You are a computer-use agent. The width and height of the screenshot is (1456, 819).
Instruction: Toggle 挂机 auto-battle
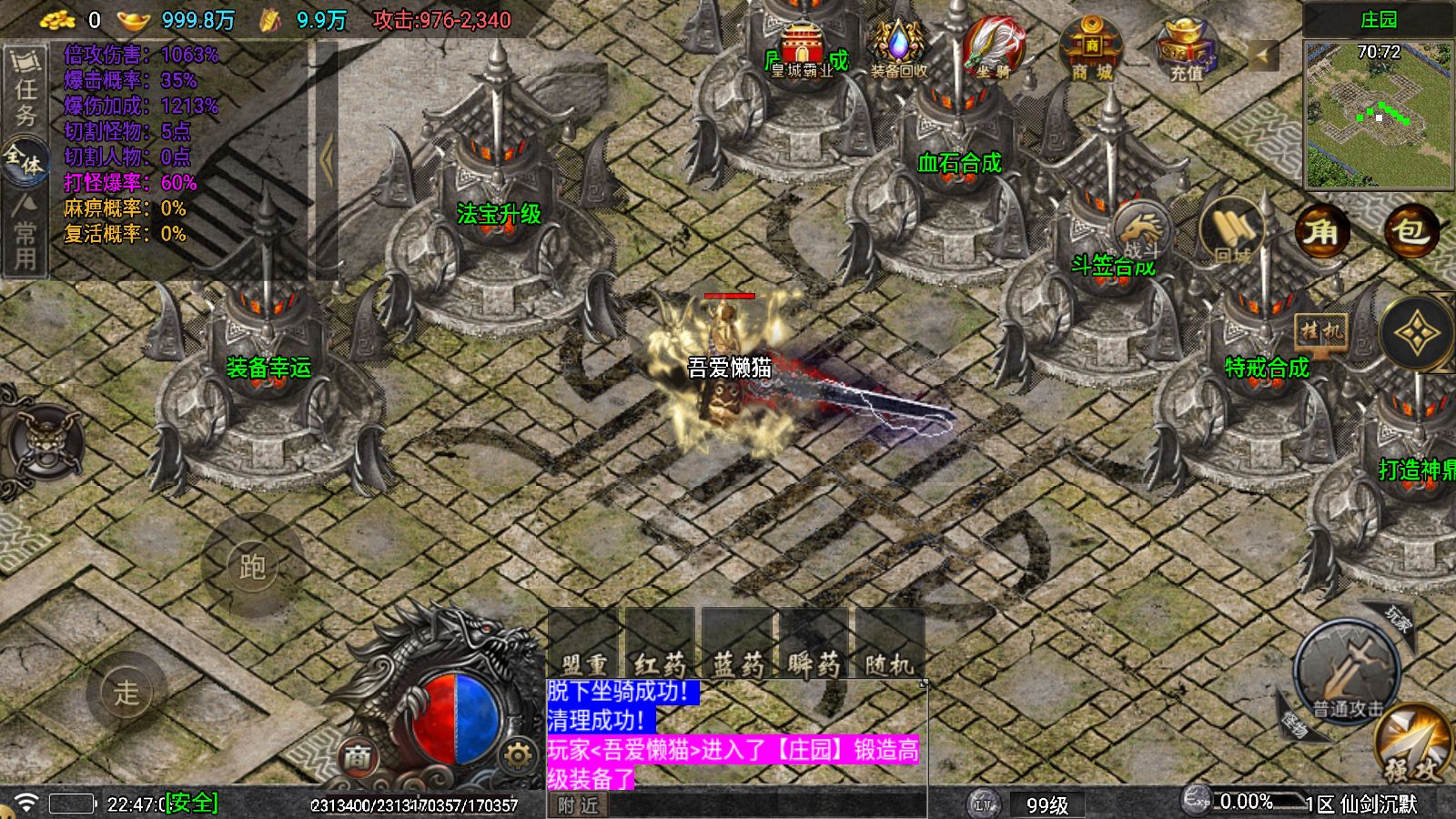tap(1319, 331)
